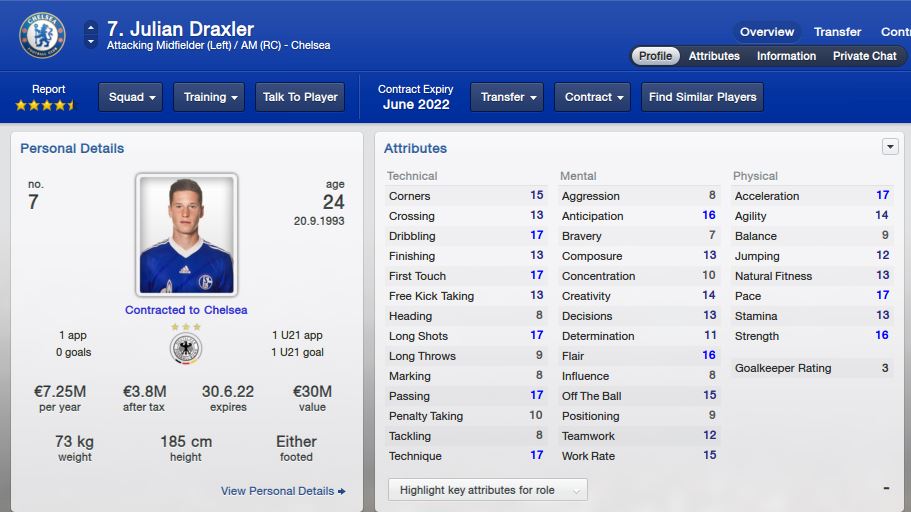Go to the top Transfer section
Viewport: 911px width, 512px height.
pyautogui.click(x=837, y=32)
